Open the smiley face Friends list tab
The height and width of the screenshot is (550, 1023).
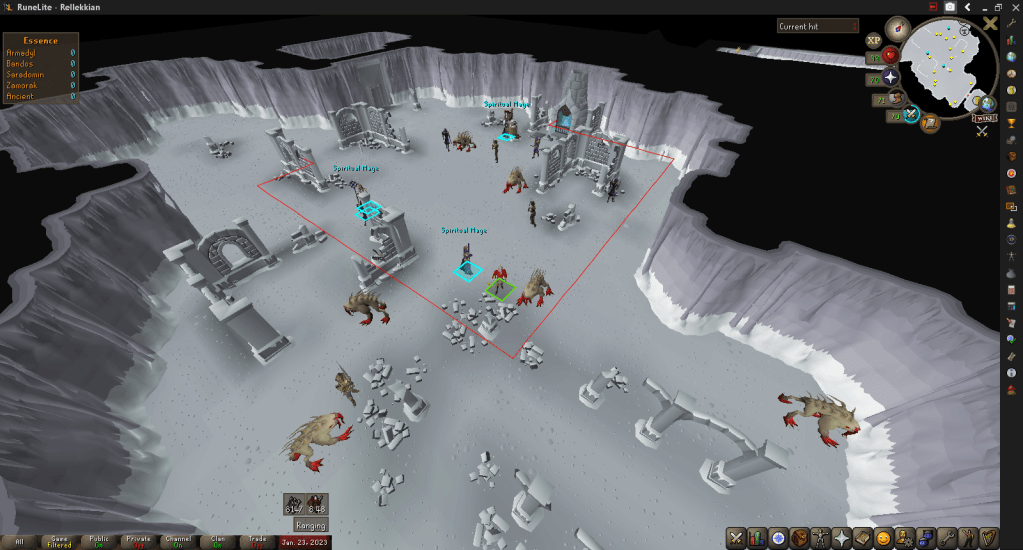pyautogui.click(x=884, y=537)
